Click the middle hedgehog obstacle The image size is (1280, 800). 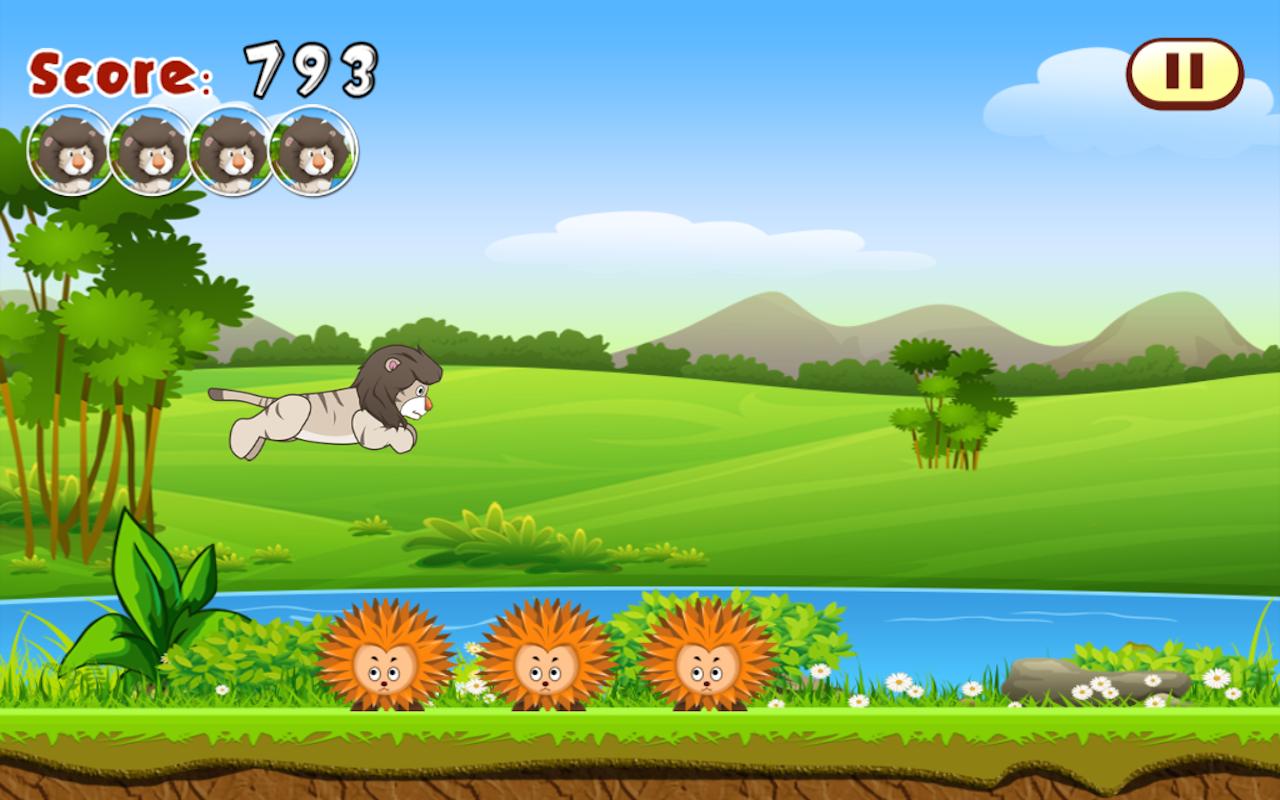(x=543, y=660)
